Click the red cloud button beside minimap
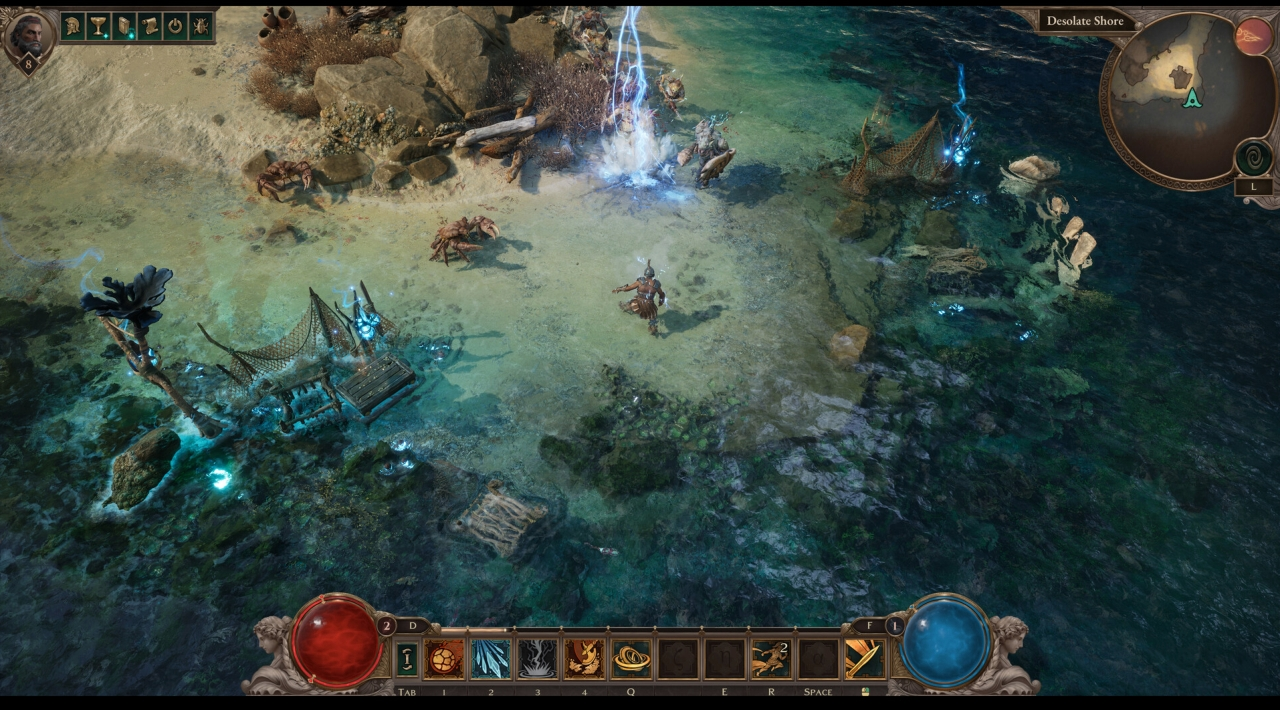1280x710 pixels. pyautogui.click(x=1253, y=37)
